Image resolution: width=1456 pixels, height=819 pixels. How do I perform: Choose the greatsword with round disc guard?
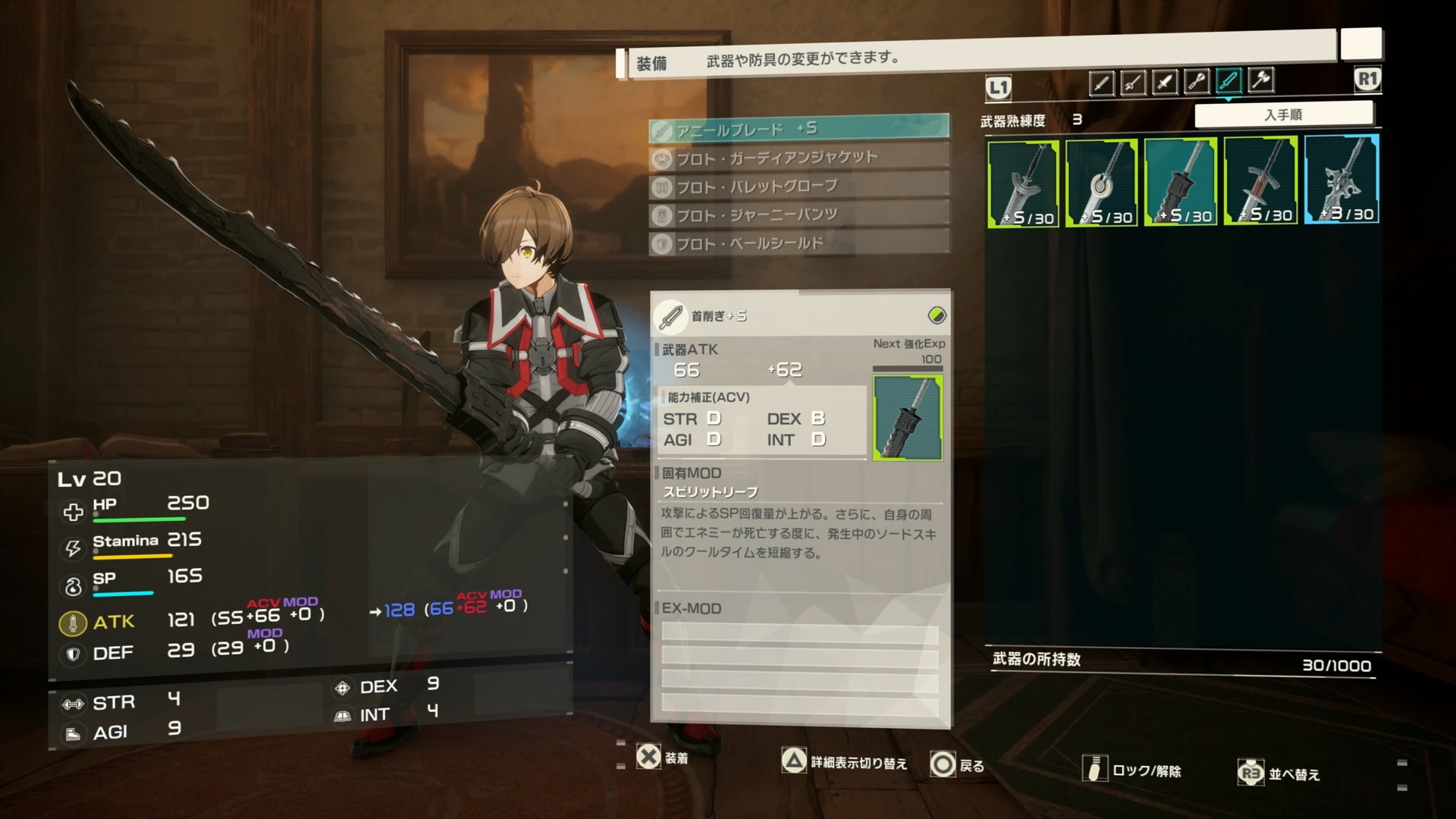tap(1102, 183)
